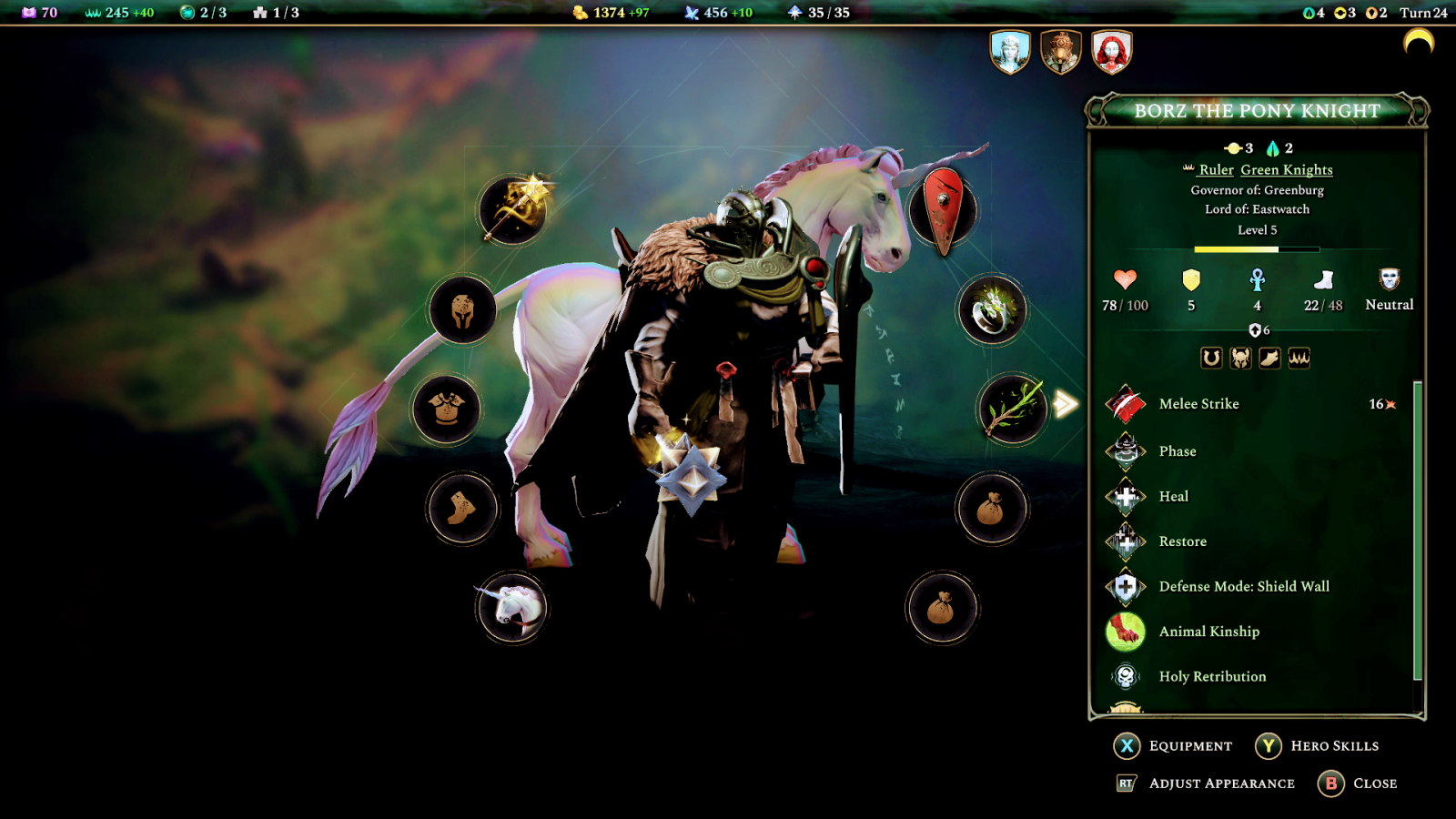Image resolution: width=1456 pixels, height=819 pixels.
Task: Select the unicorn mount slot
Action: 512,607
